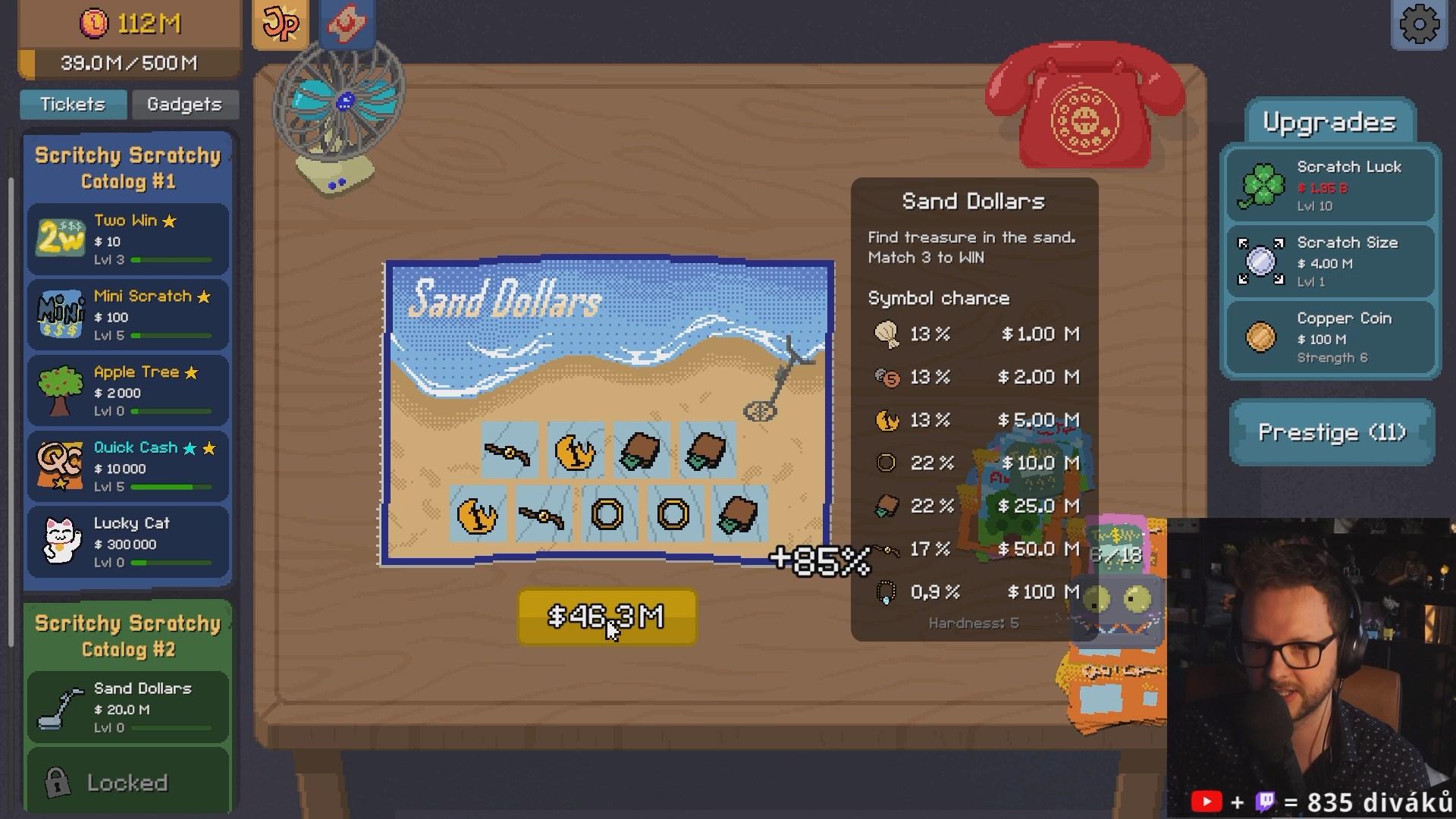Image resolution: width=1456 pixels, height=819 pixels.
Task: Buy the Copper Coin upgrade
Action: 1331,337
